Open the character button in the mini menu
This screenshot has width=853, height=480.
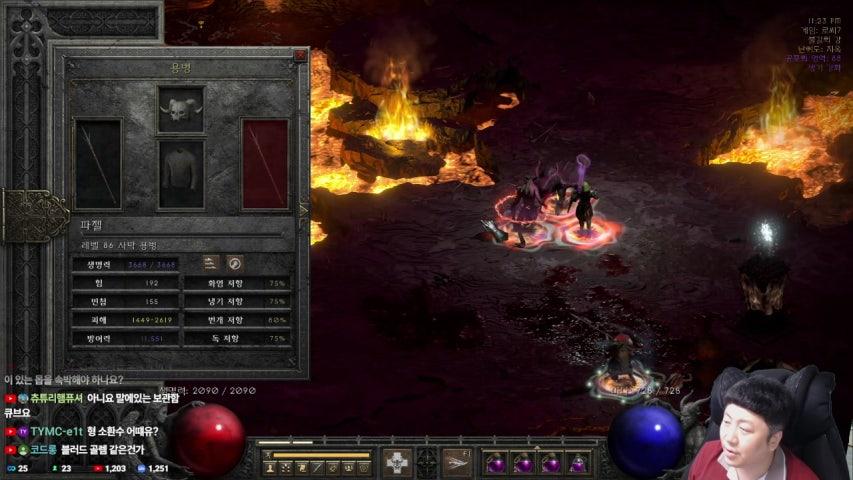270,466
